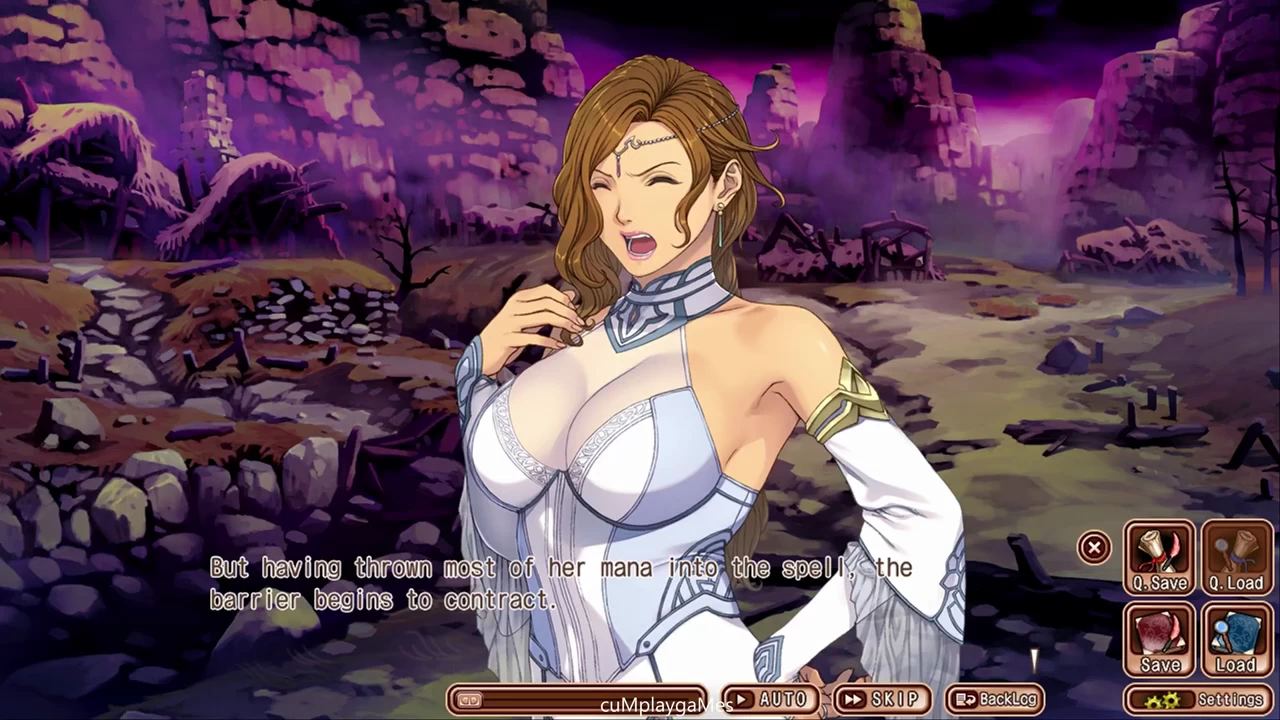This screenshot has height=720, width=1280.
Task: Open the Save game screen
Action: coord(1160,640)
